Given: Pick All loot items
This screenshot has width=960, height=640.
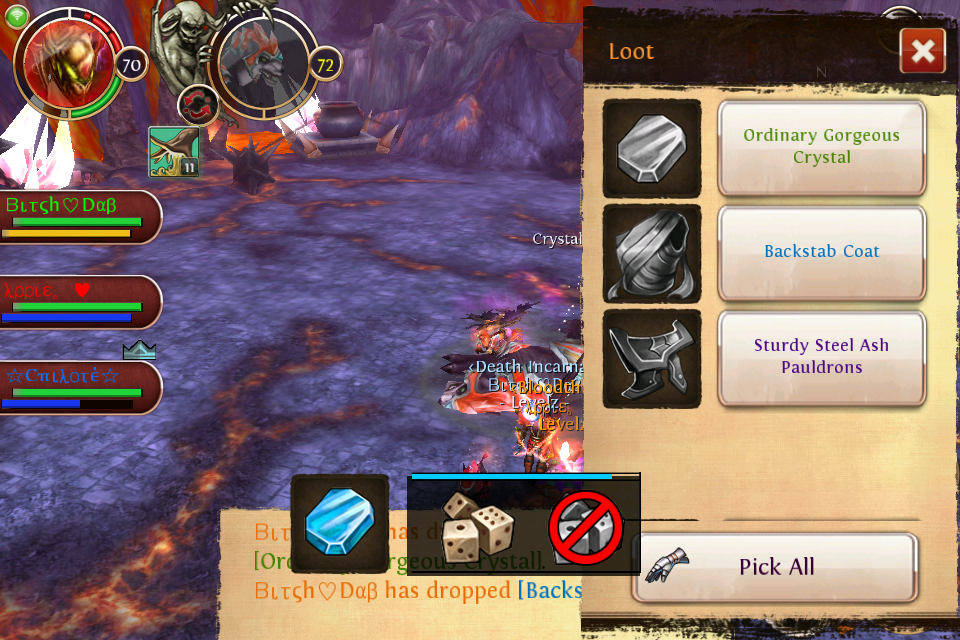Looking at the screenshot, I should (775, 567).
